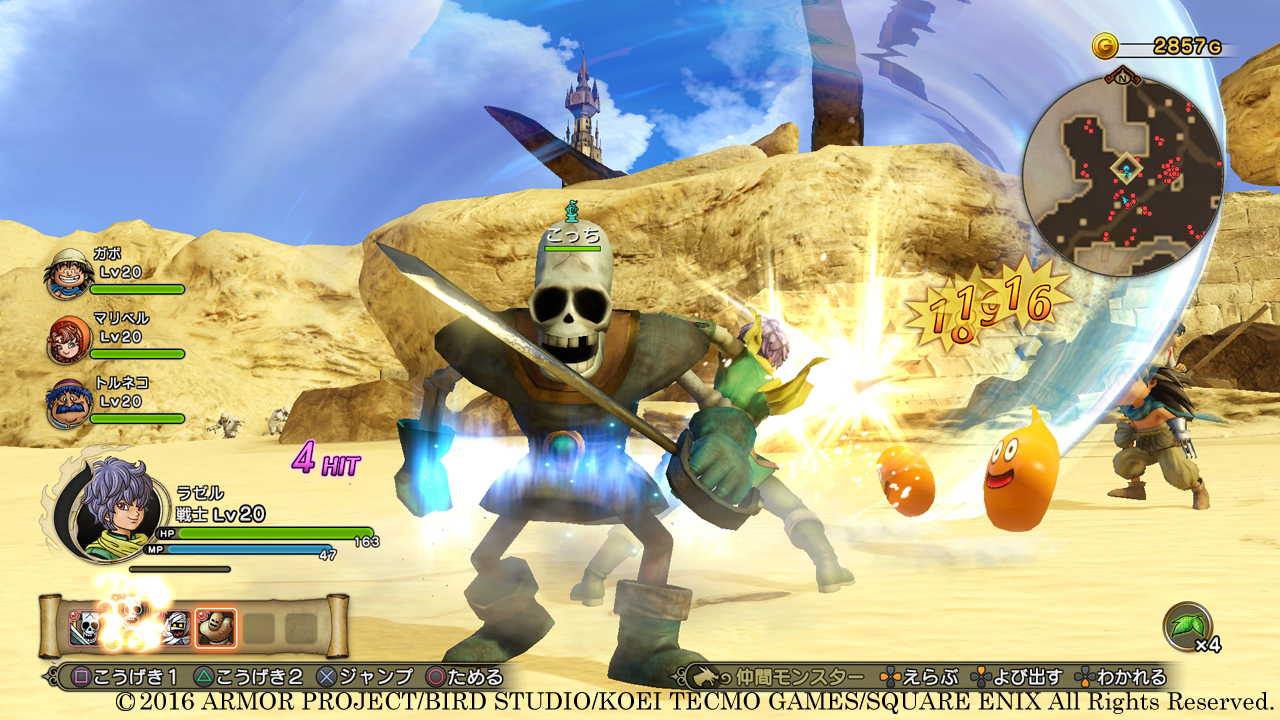
Task: Select the skeleton swordsman monster medal
Action: tap(85, 625)
